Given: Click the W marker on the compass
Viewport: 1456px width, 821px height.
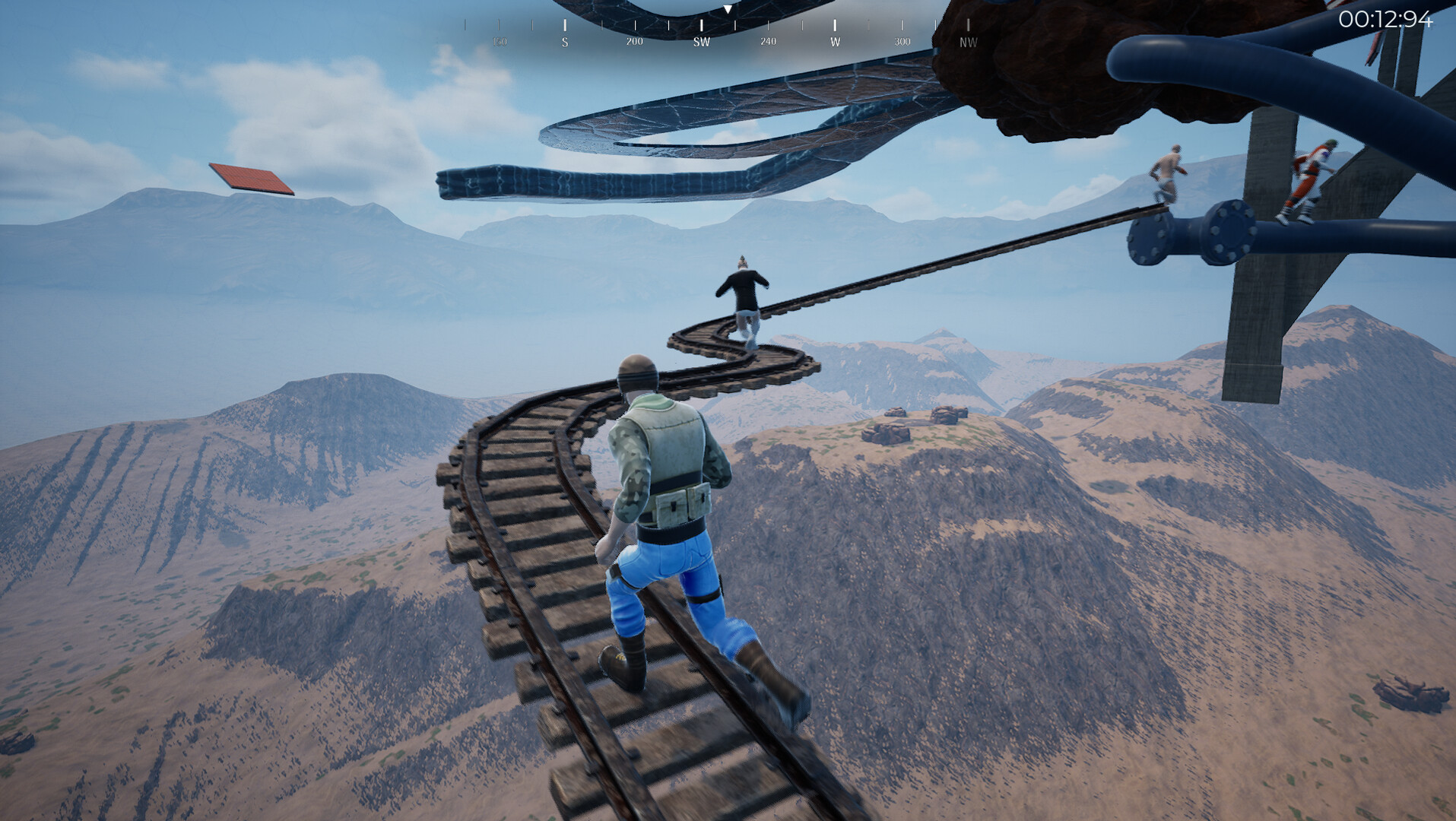Looking at the screenshot, I should 834,43.
